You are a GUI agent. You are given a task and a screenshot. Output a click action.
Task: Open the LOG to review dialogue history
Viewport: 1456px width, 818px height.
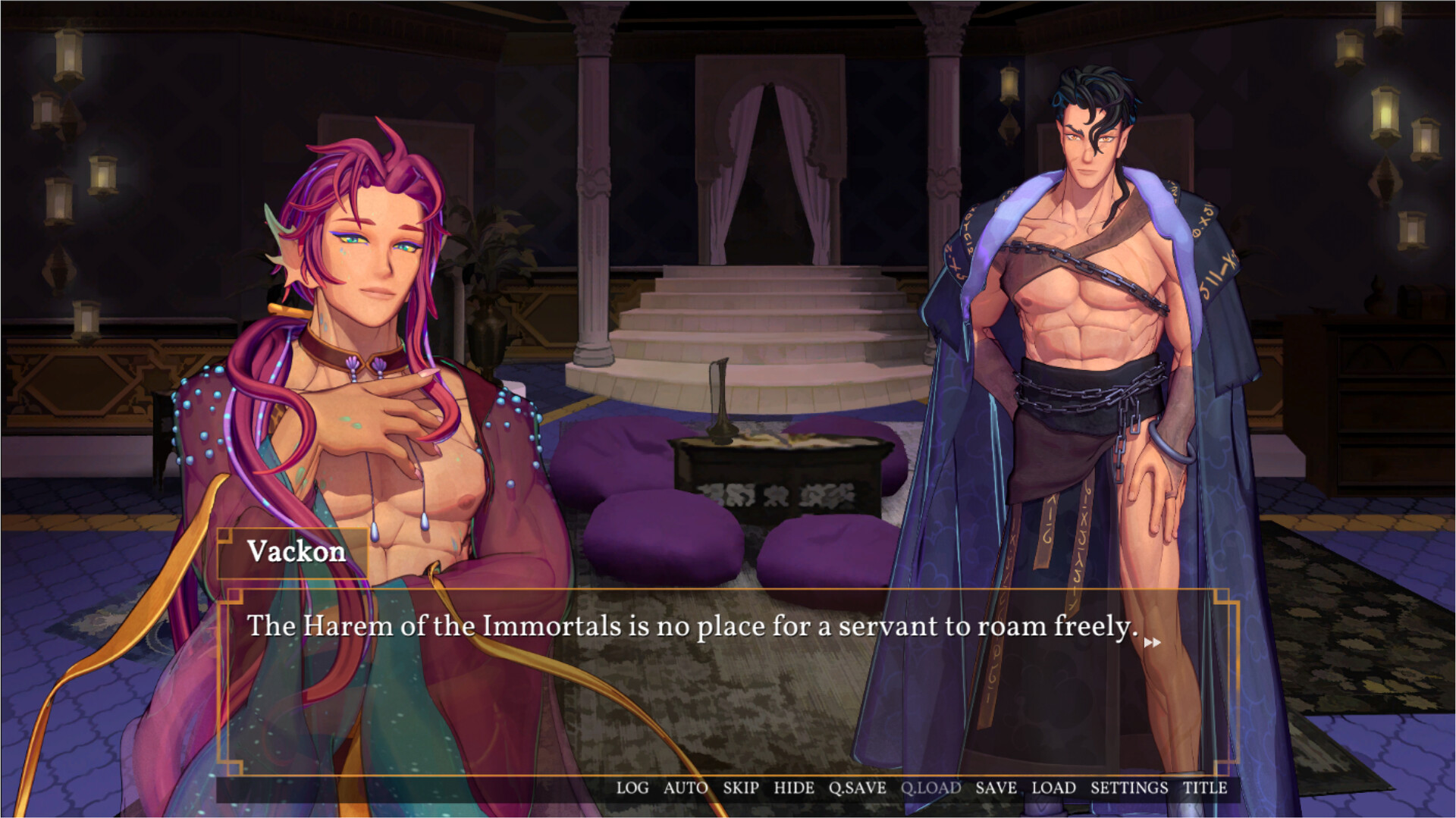click(x=634, y=788)
